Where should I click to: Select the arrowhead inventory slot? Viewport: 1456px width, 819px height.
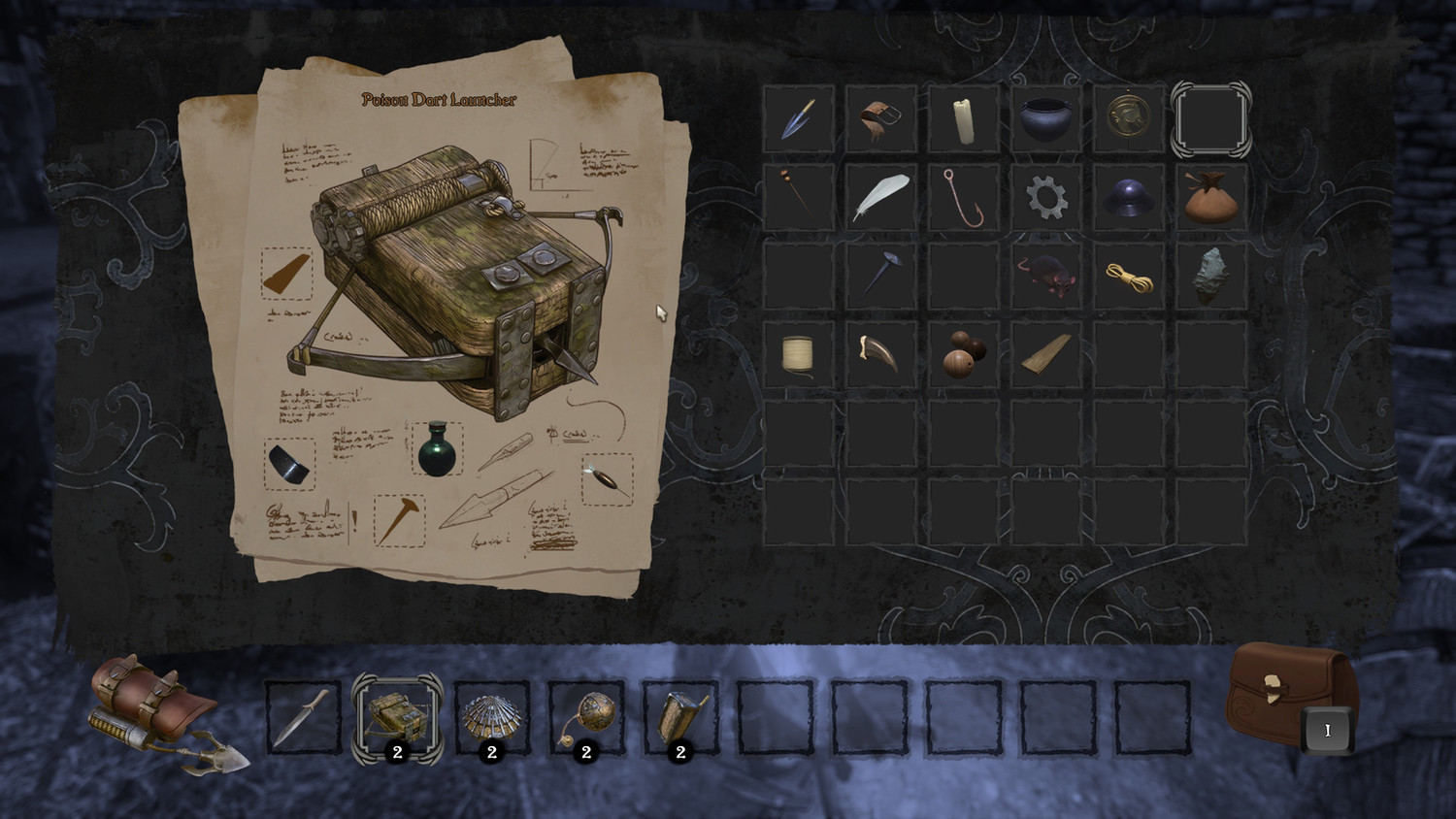point(798,118)
